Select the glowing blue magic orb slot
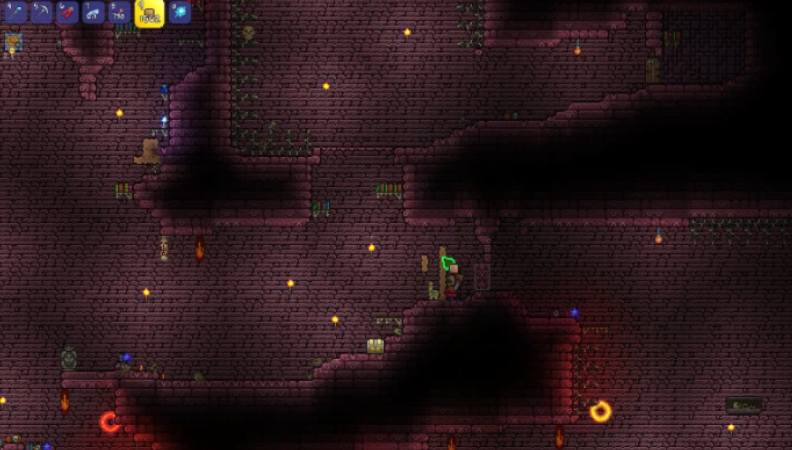This screenshot has height=450, width=792. coord(180,11)
